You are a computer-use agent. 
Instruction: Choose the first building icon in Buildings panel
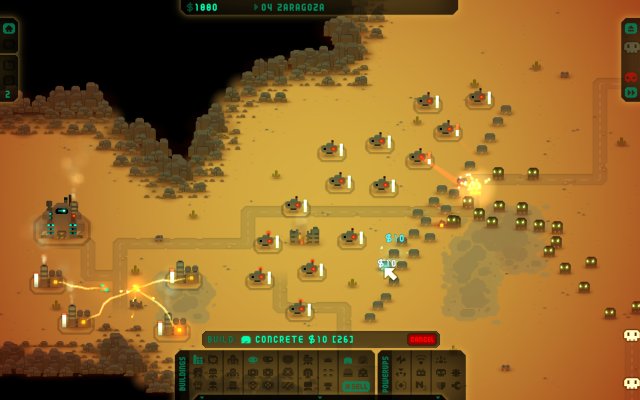pos(198,360)
